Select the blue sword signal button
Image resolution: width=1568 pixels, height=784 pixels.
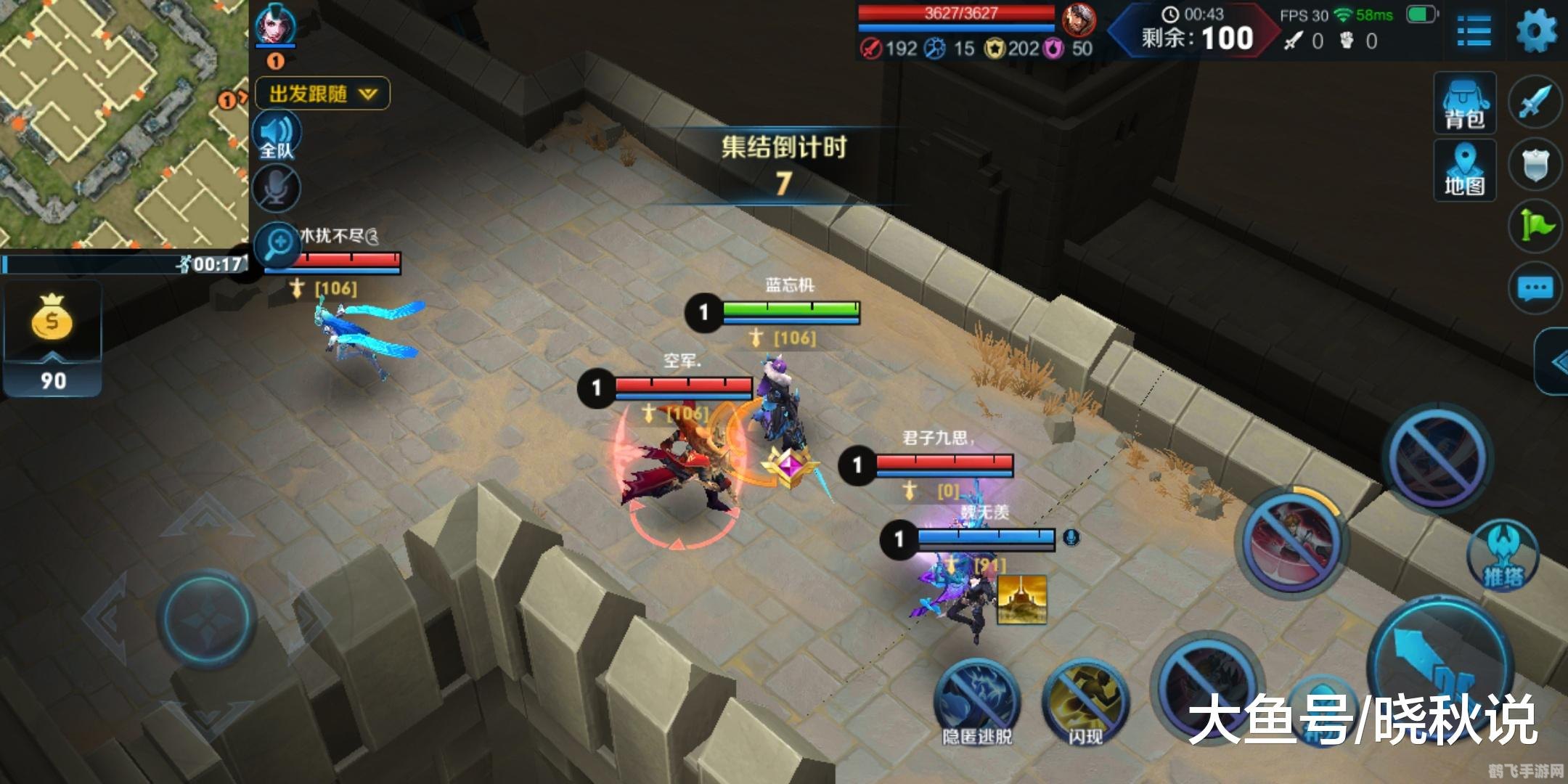click(x=1535, y=102)
